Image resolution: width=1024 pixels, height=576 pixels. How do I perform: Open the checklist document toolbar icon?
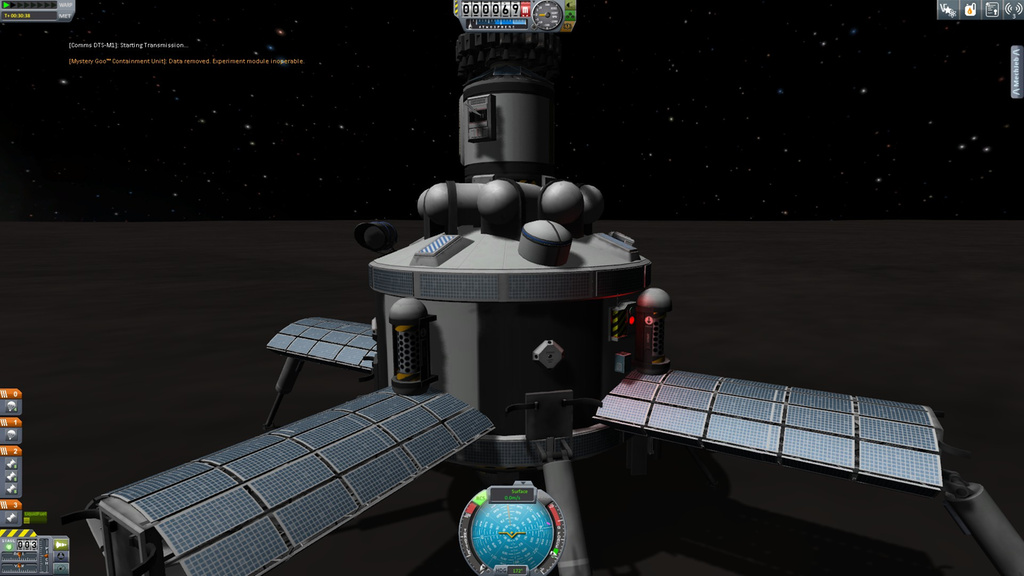(x=991, y=10)
